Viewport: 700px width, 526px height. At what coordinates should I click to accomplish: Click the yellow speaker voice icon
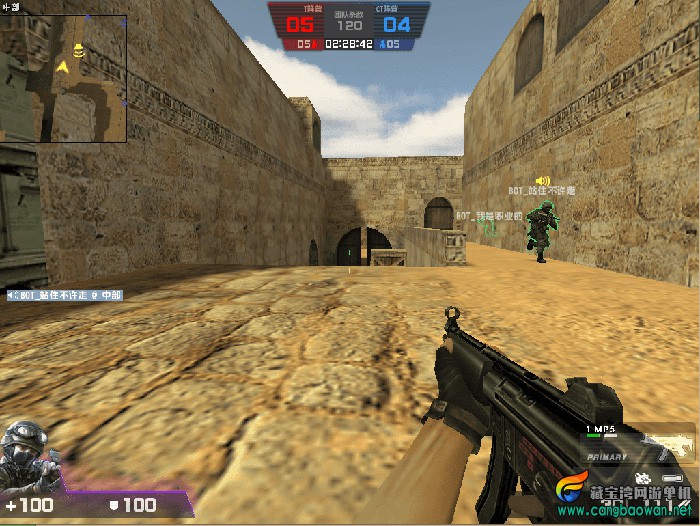tap(543, 180)
